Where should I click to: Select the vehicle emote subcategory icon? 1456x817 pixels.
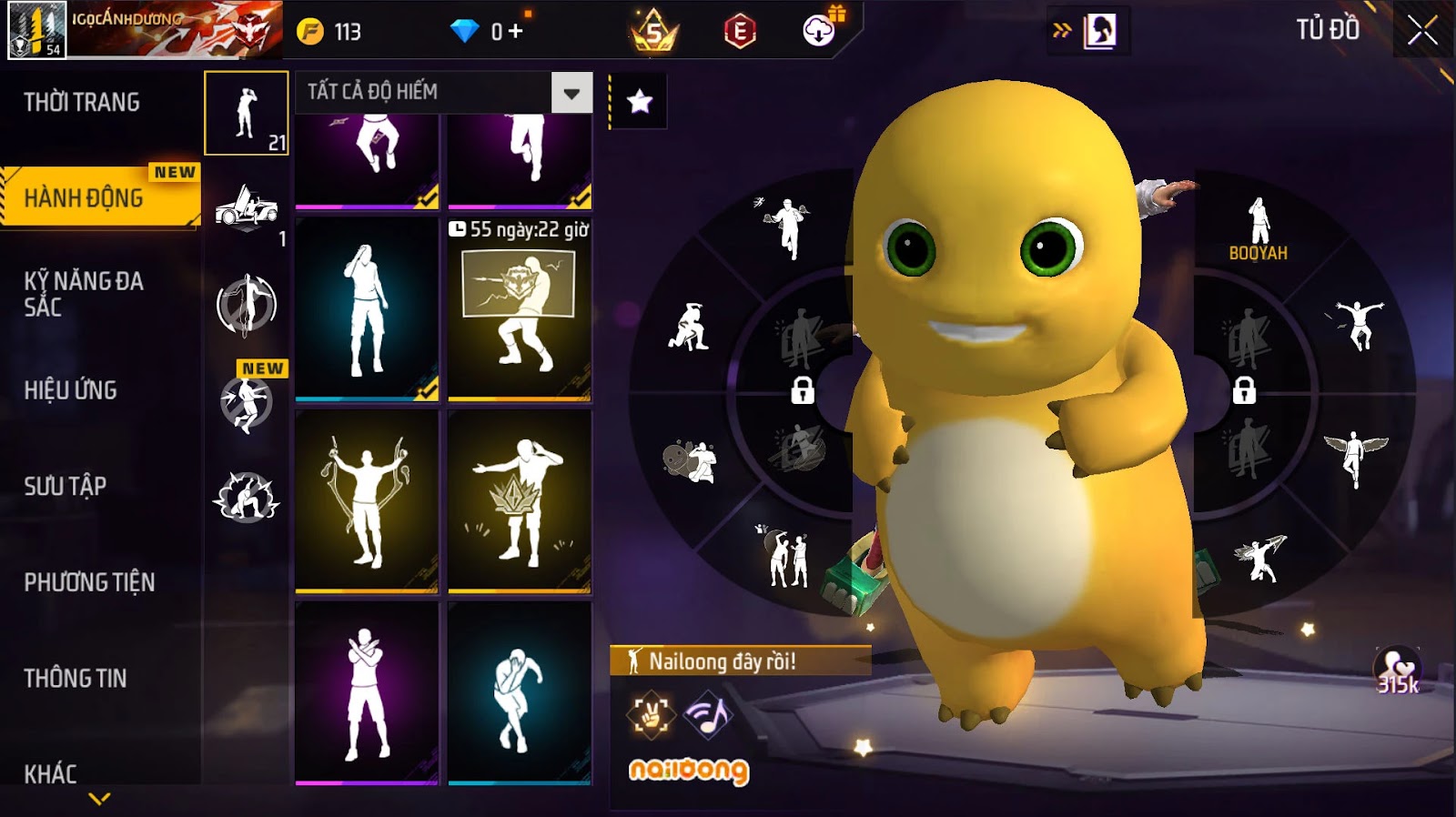pos(247,209)
